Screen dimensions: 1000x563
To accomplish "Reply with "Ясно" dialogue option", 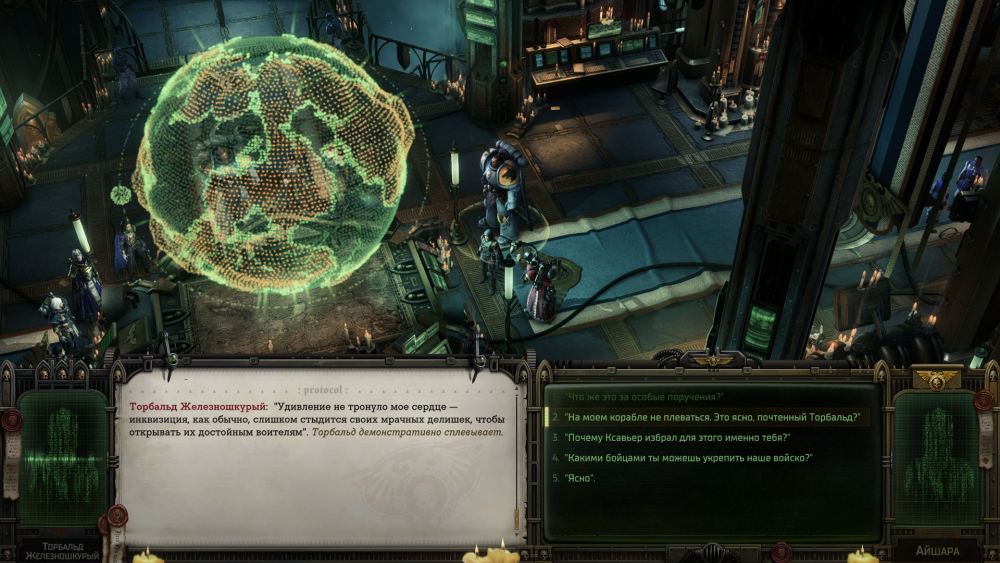I will [580, 478].
